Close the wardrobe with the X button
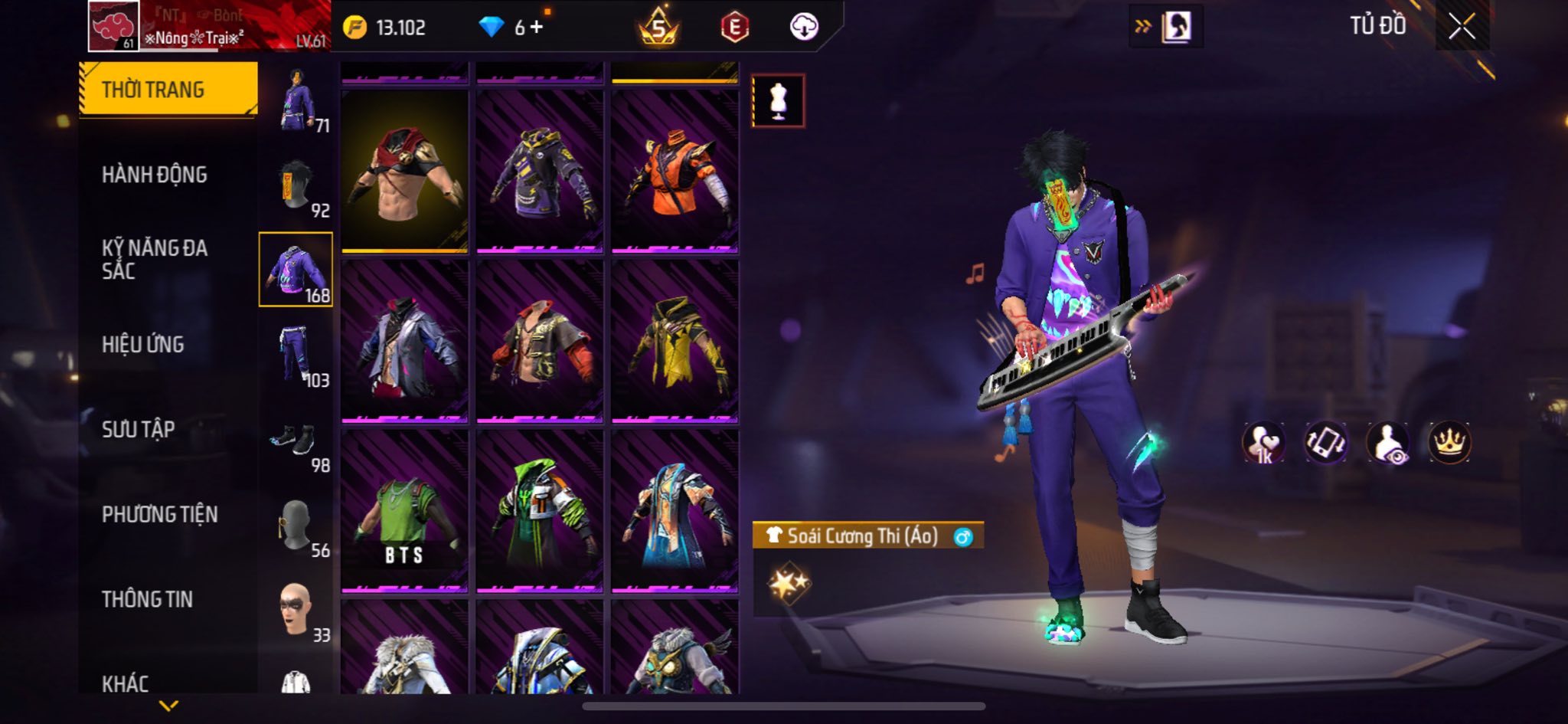This screenshot has height=724, width=1568. (x=1461, y=27)
